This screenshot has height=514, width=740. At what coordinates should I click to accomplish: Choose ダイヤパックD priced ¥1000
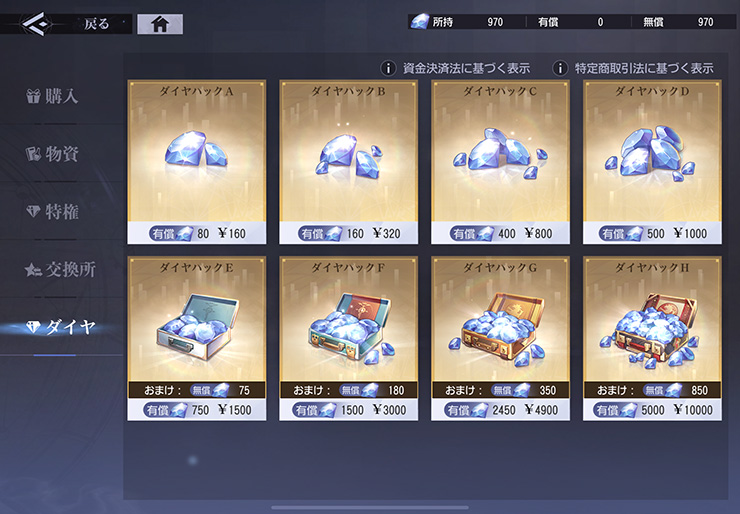(x=652, y=162)
